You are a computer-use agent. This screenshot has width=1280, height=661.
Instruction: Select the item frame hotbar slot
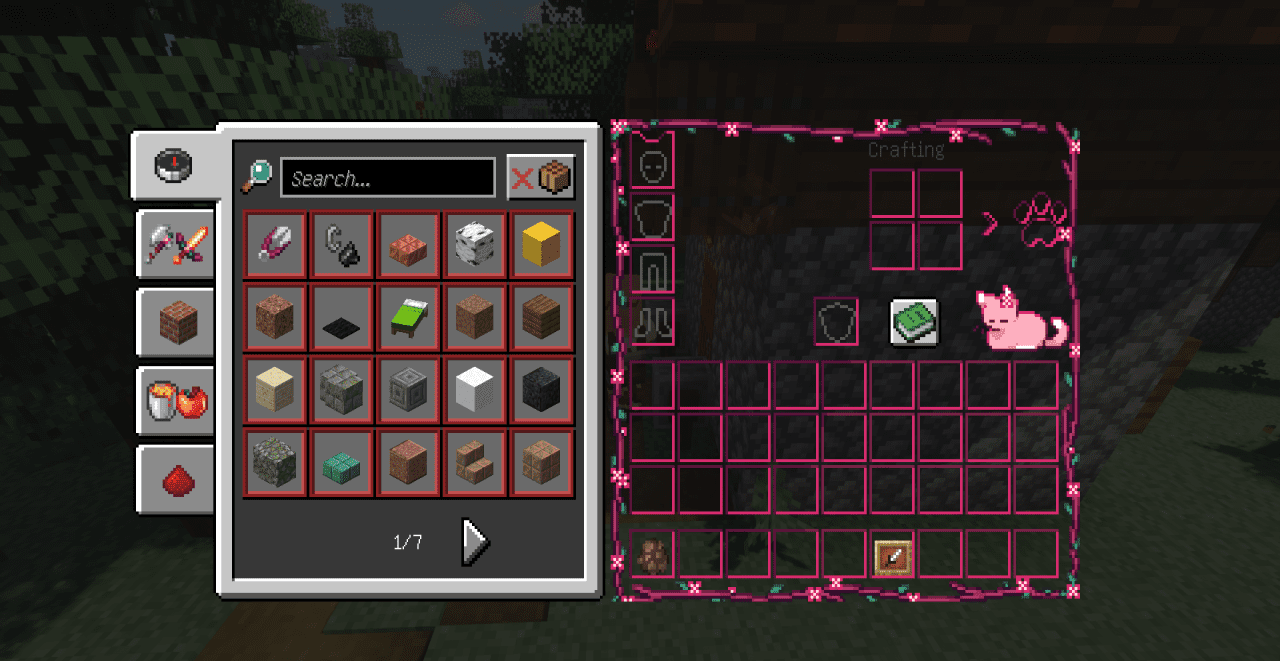[x=892, y=555]
